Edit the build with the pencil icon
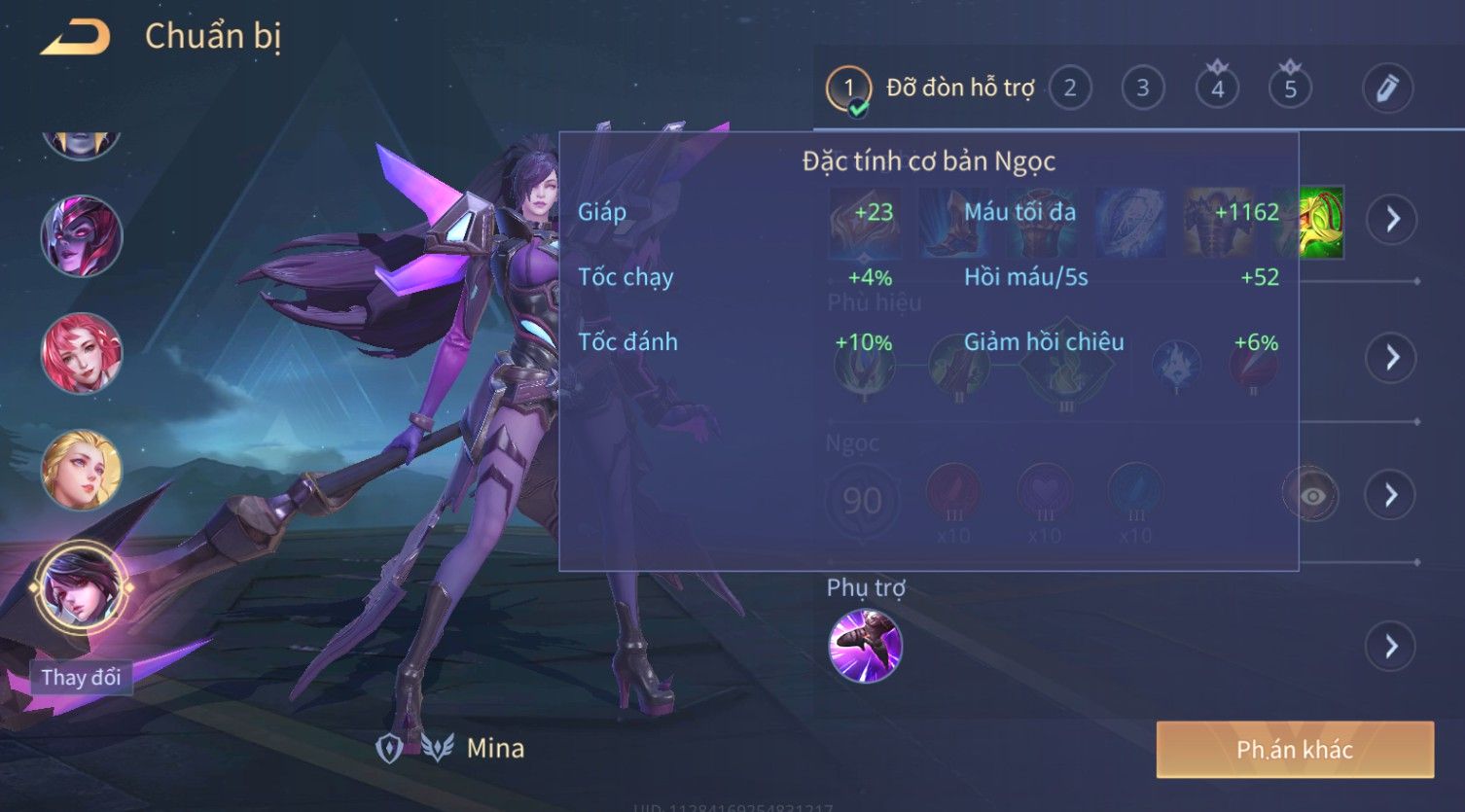 1387,88
